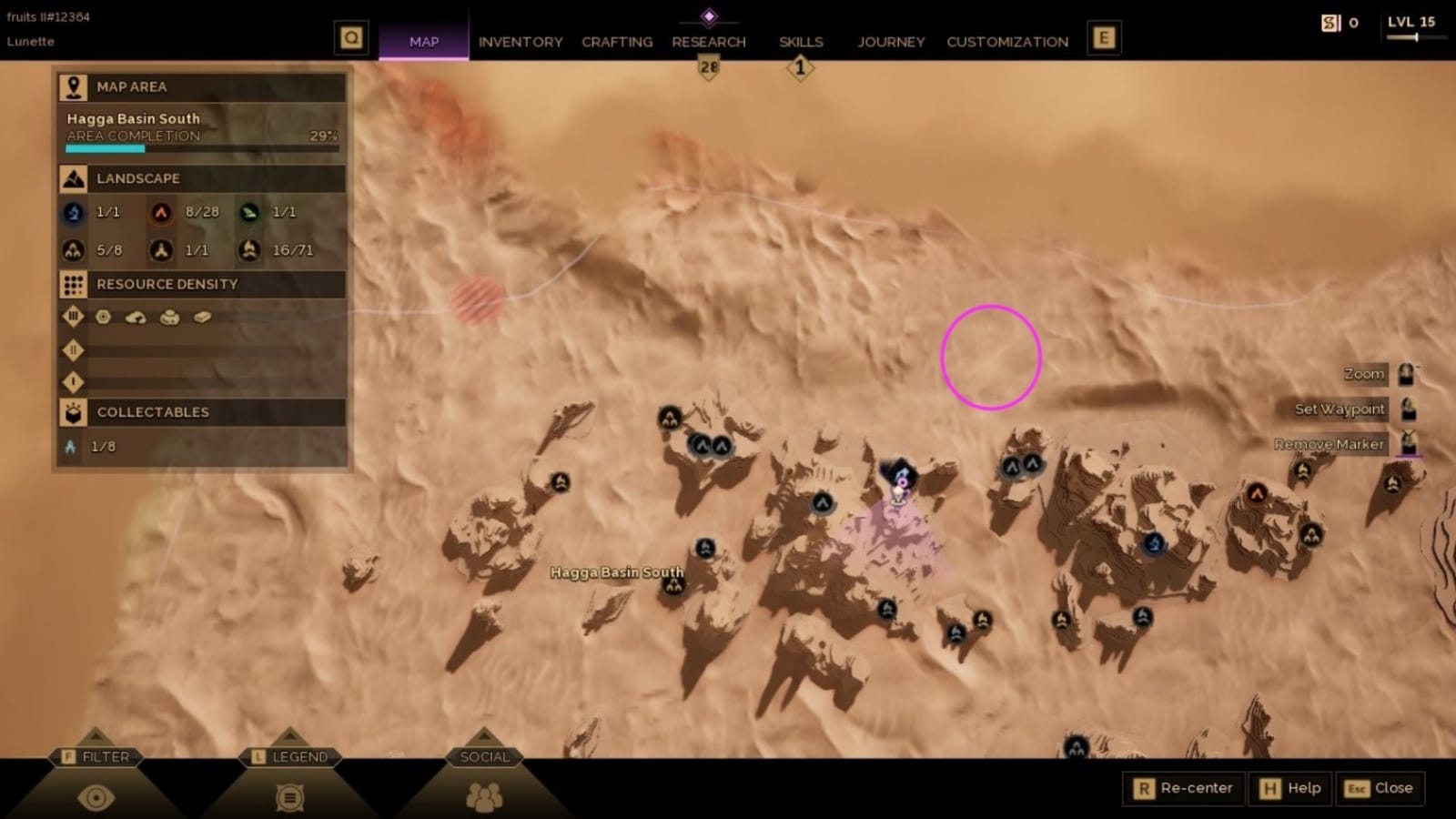1456x819 pixels.
Task: Click Set Waypoint on the map
Action: (1340, 409)
